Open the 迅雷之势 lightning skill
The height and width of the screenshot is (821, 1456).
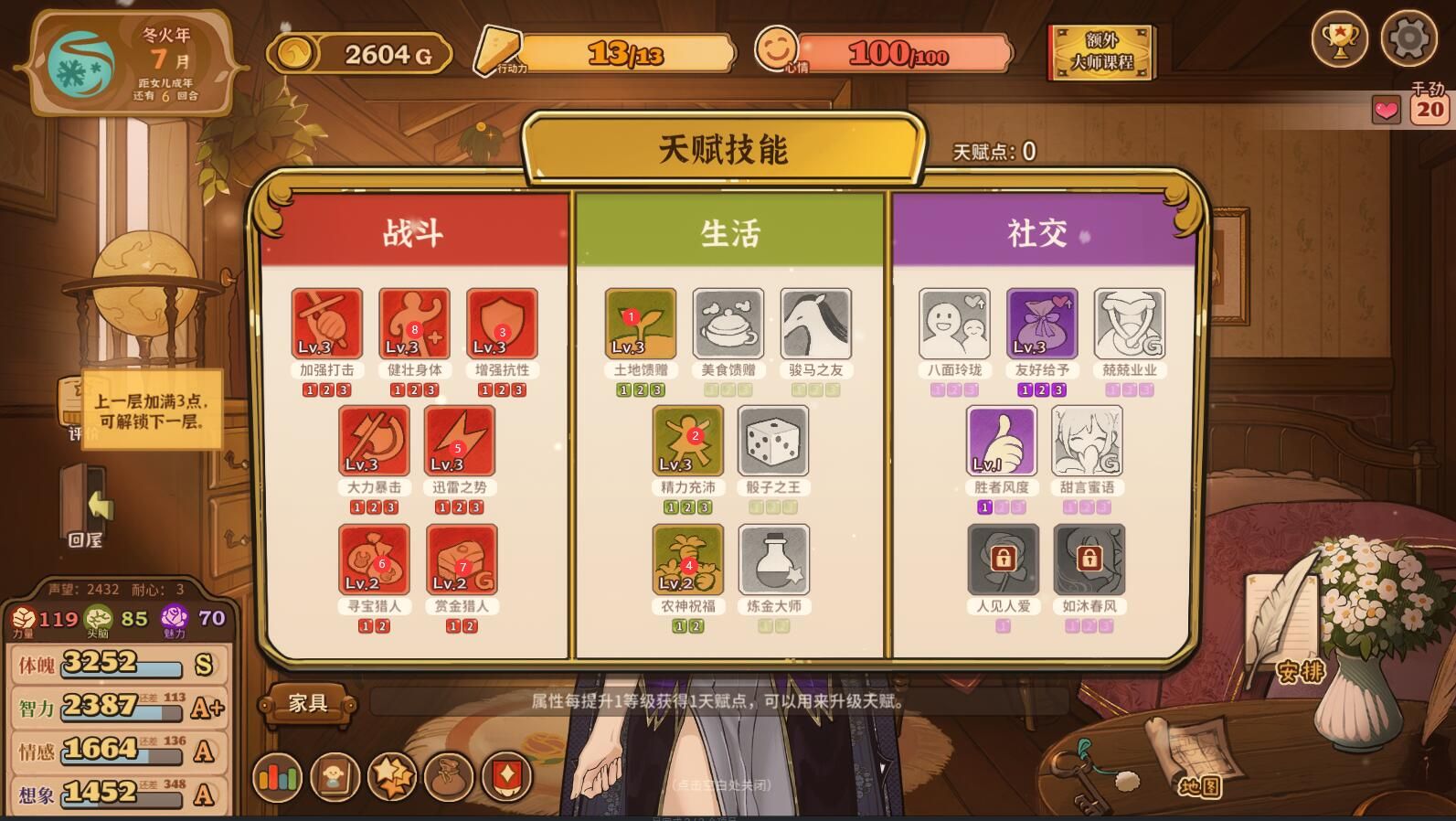(460, 441)
